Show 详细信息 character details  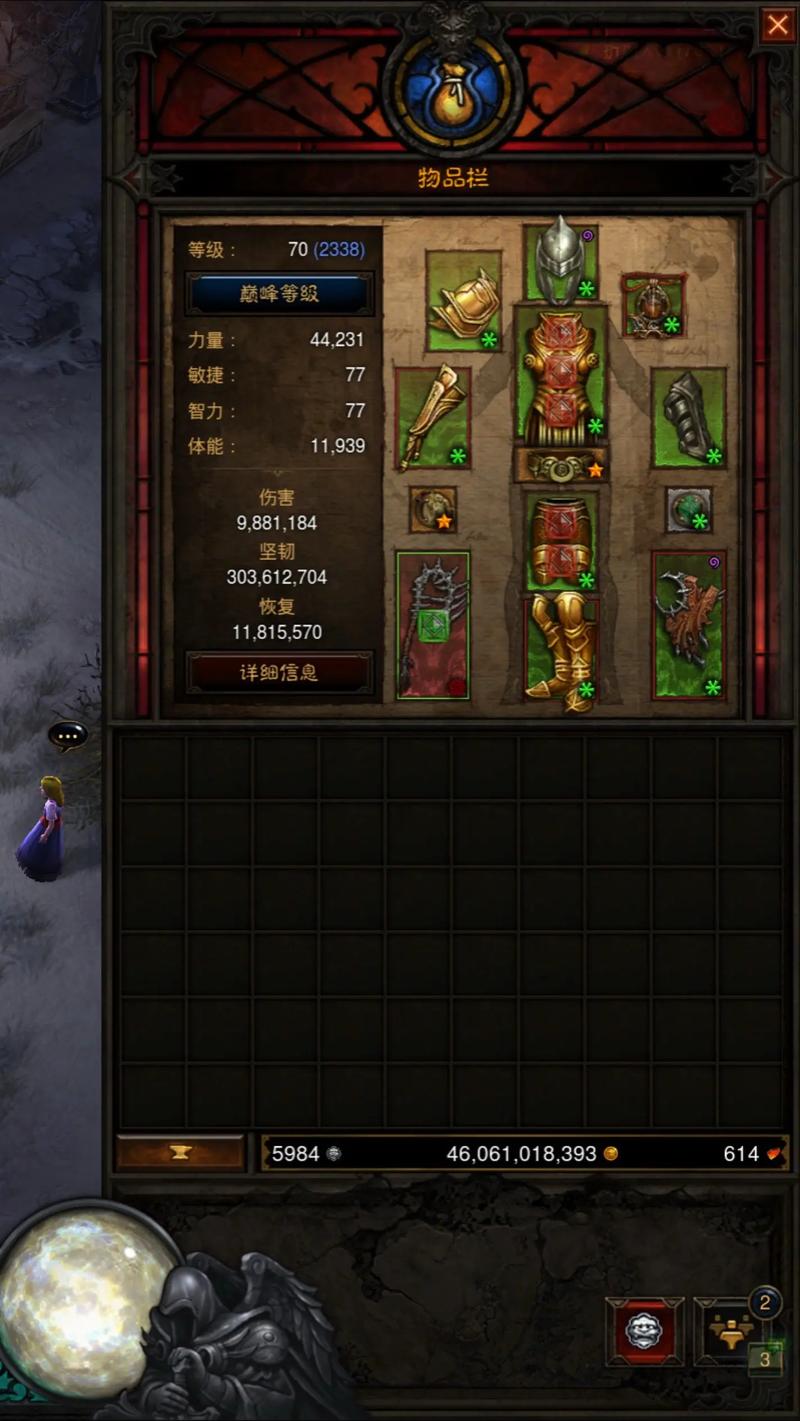coord(279,673)
